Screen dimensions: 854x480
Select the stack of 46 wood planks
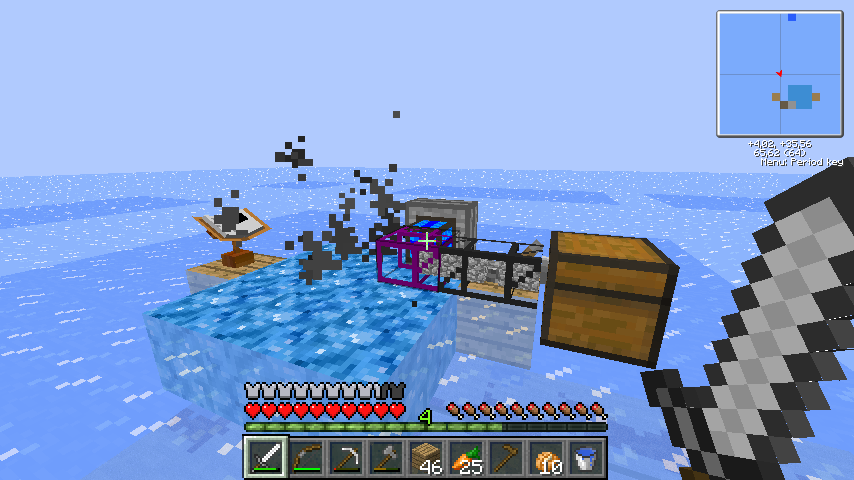click(x=427, y=458)
